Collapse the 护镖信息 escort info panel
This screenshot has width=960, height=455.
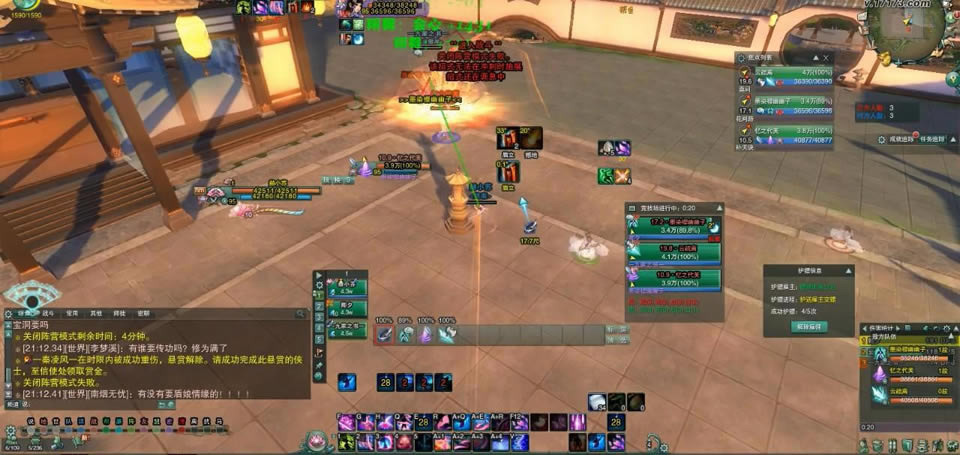[x=849, y=270]
